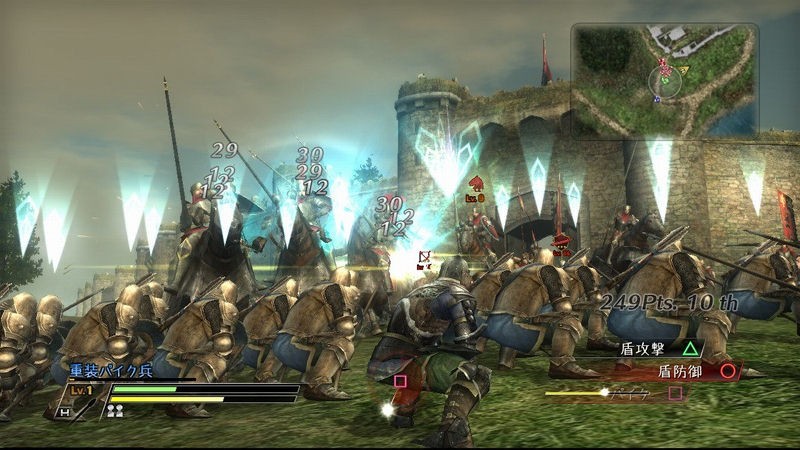Open the battlefield minimap
Screen dimensions: 800x450
point(664,79)
